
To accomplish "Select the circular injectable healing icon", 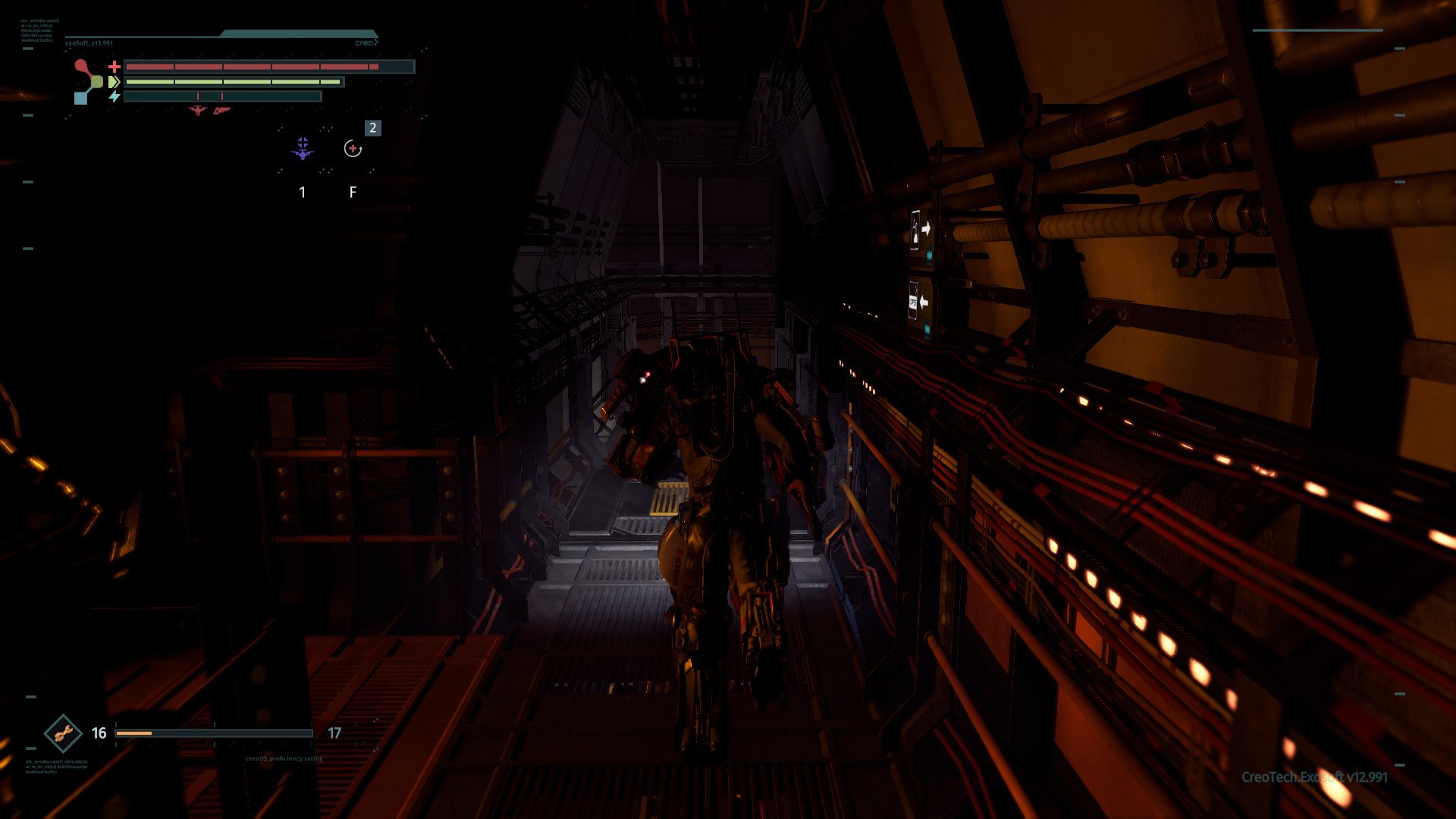I will coord(353,149).
